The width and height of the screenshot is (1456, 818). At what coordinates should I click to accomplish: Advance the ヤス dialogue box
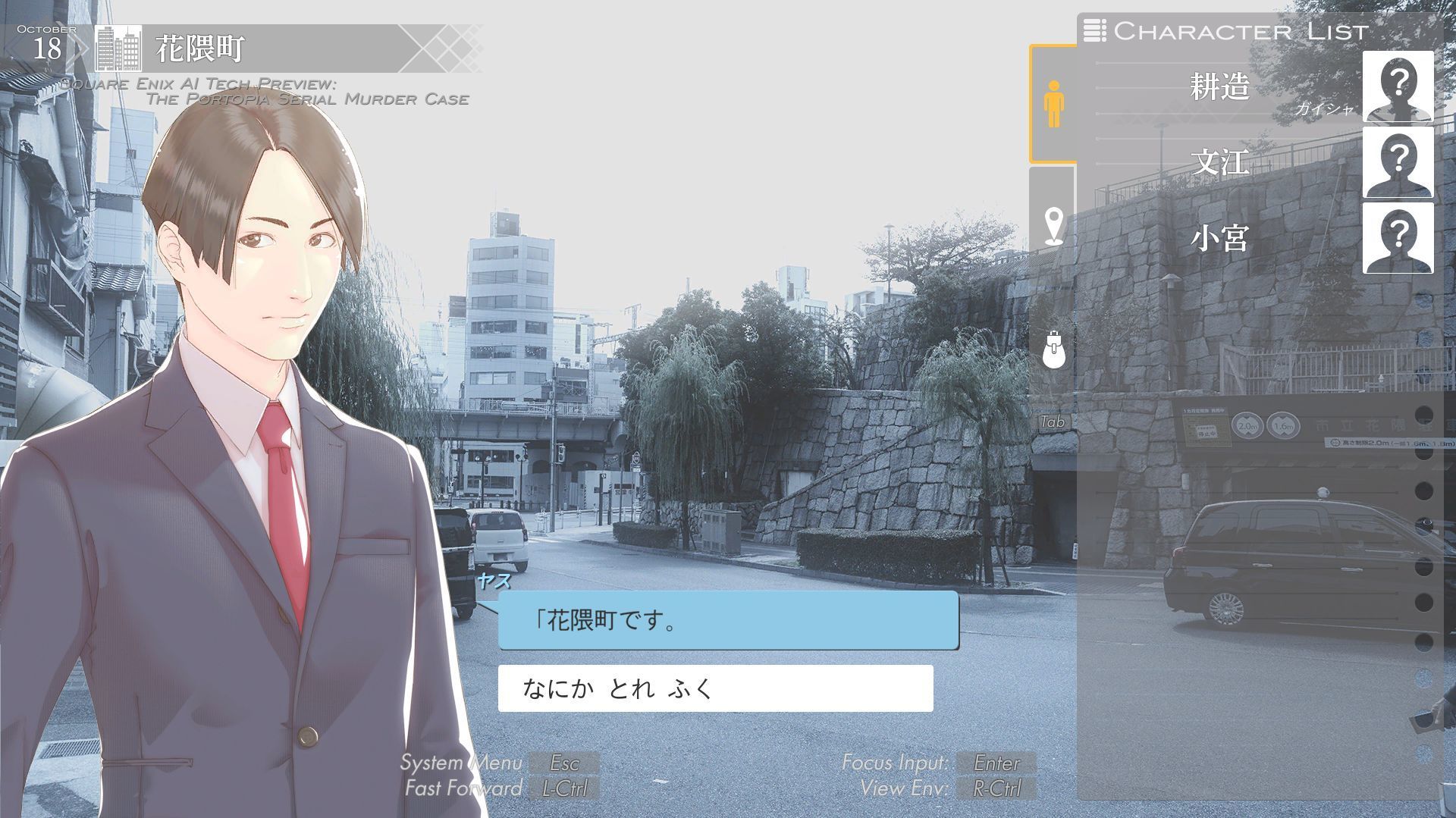[728, 621]
